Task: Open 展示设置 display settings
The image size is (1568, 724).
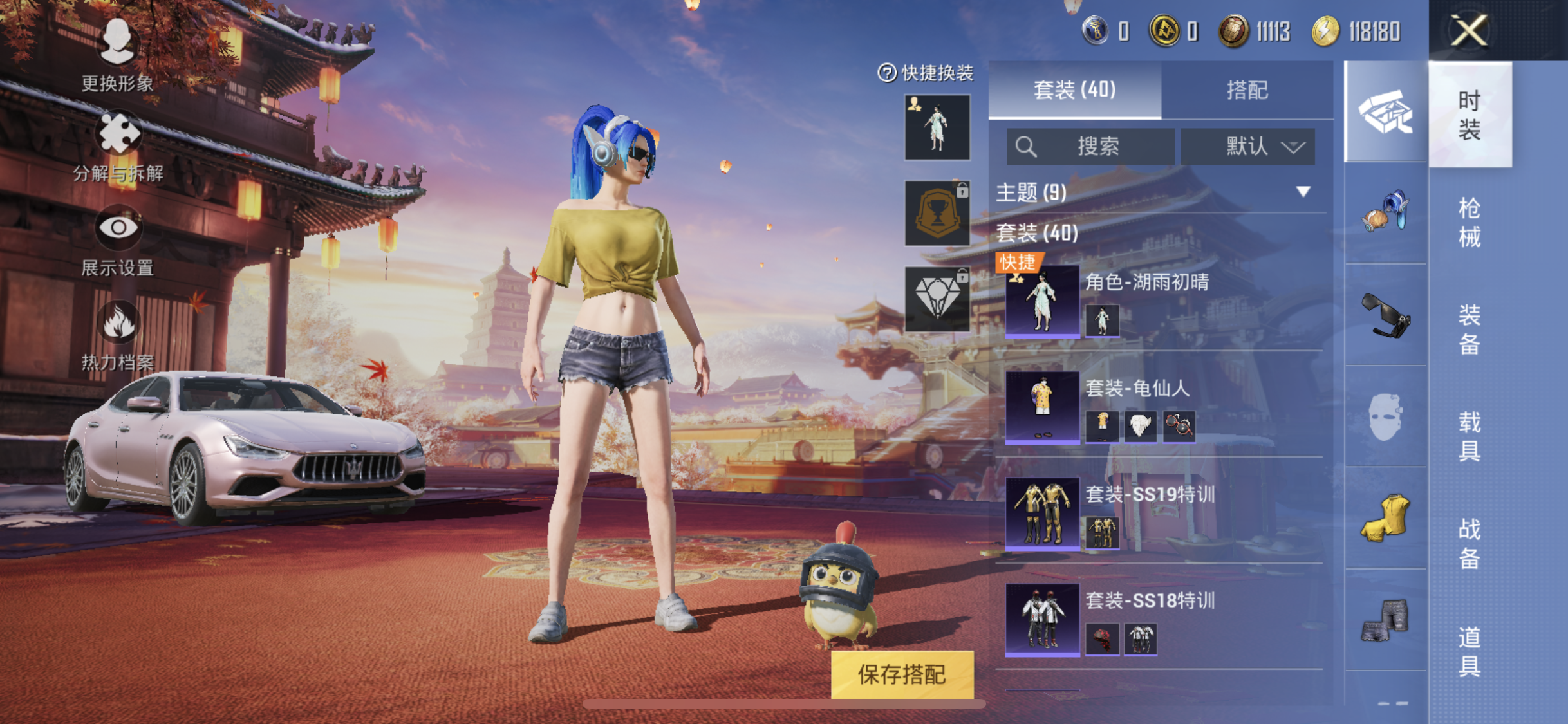Action: pos(117,241)
